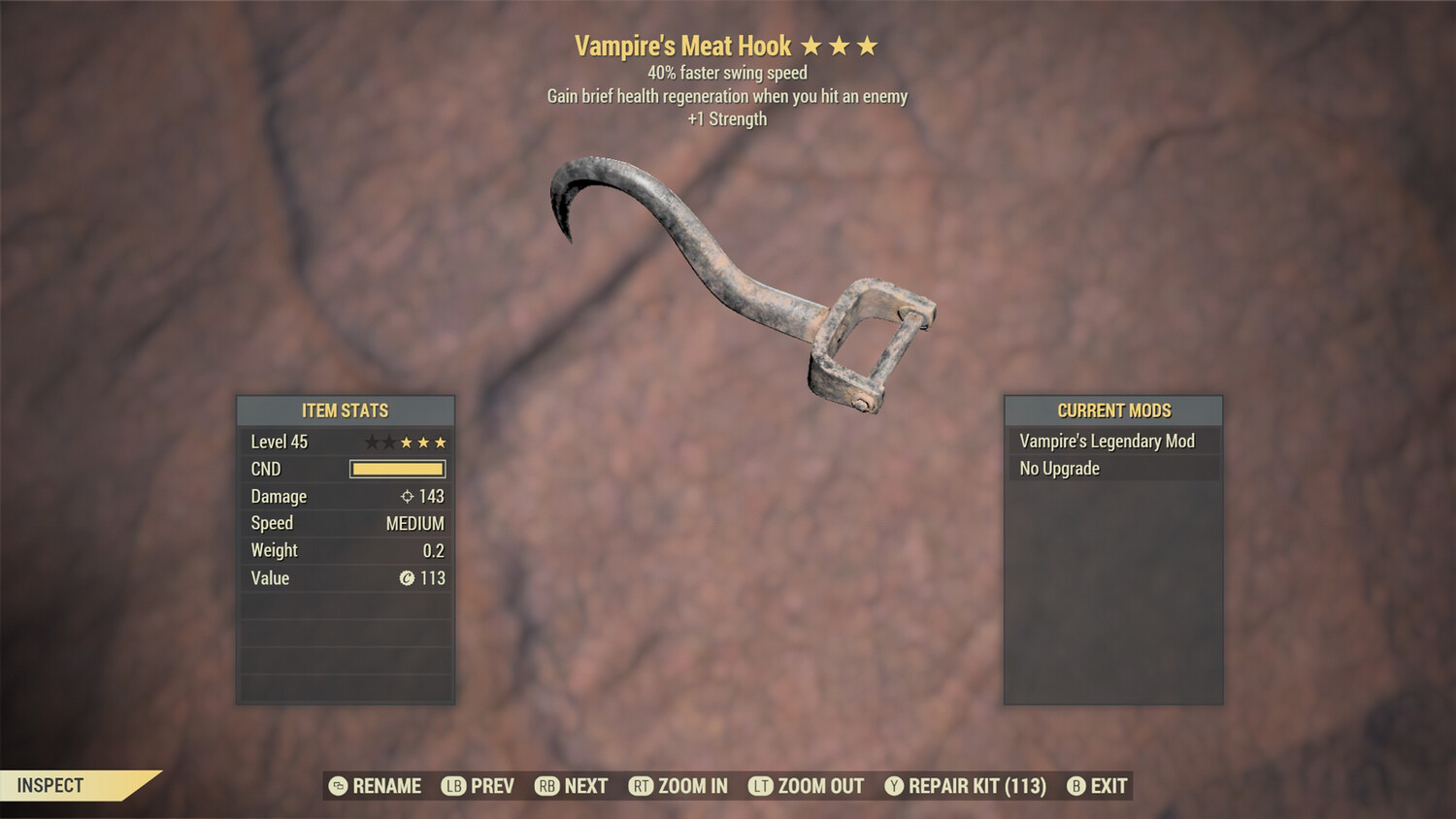
Task: Exit the inspect screen
Action: tap(1098, 786)
